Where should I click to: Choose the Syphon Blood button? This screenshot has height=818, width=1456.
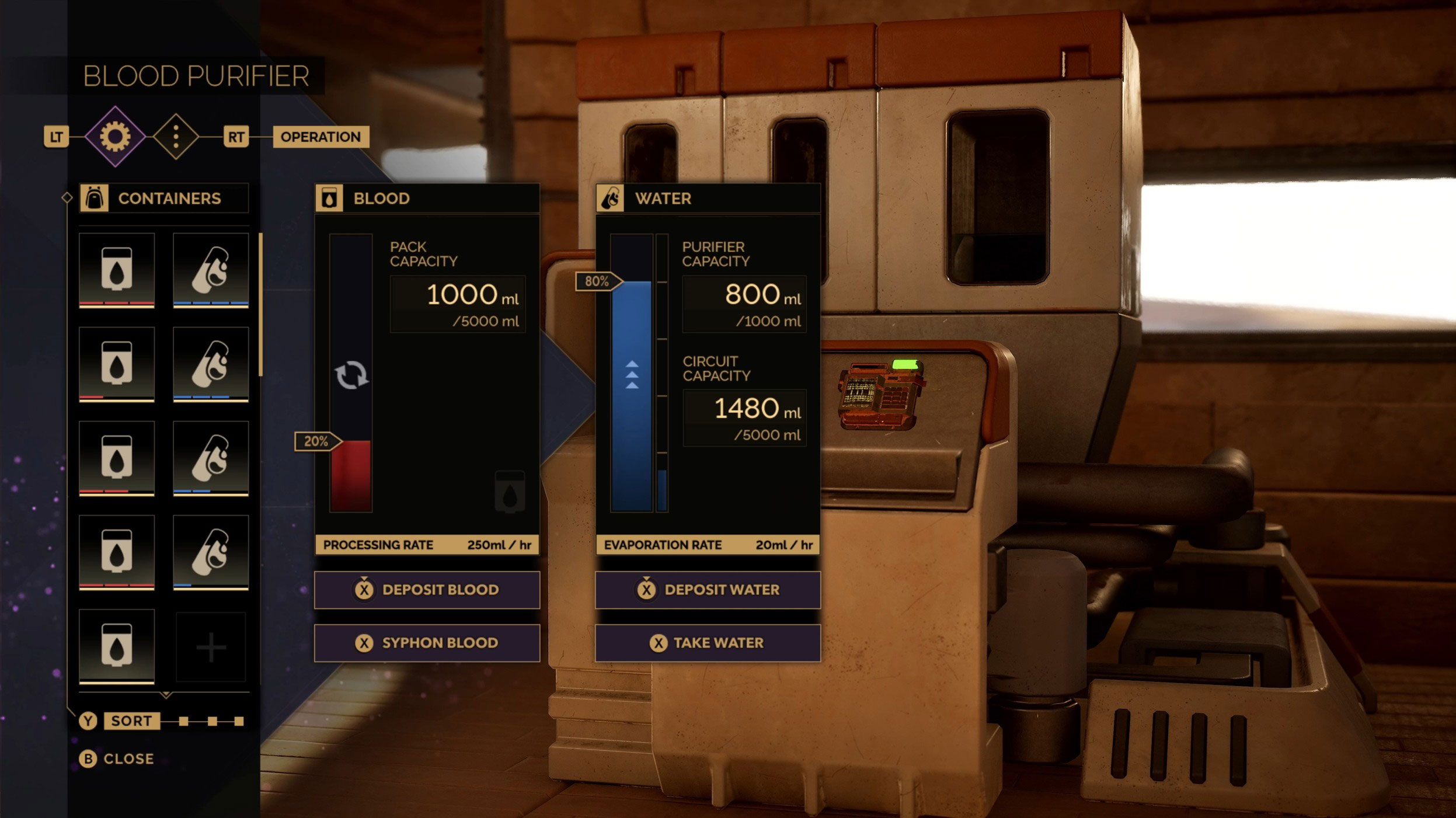click(x=427, y=643)
